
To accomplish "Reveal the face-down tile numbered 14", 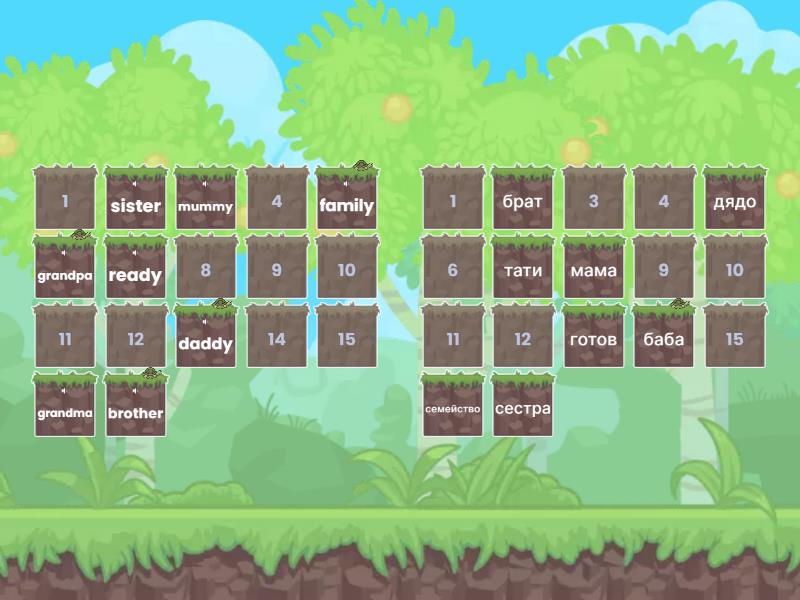I will [276, 339].
